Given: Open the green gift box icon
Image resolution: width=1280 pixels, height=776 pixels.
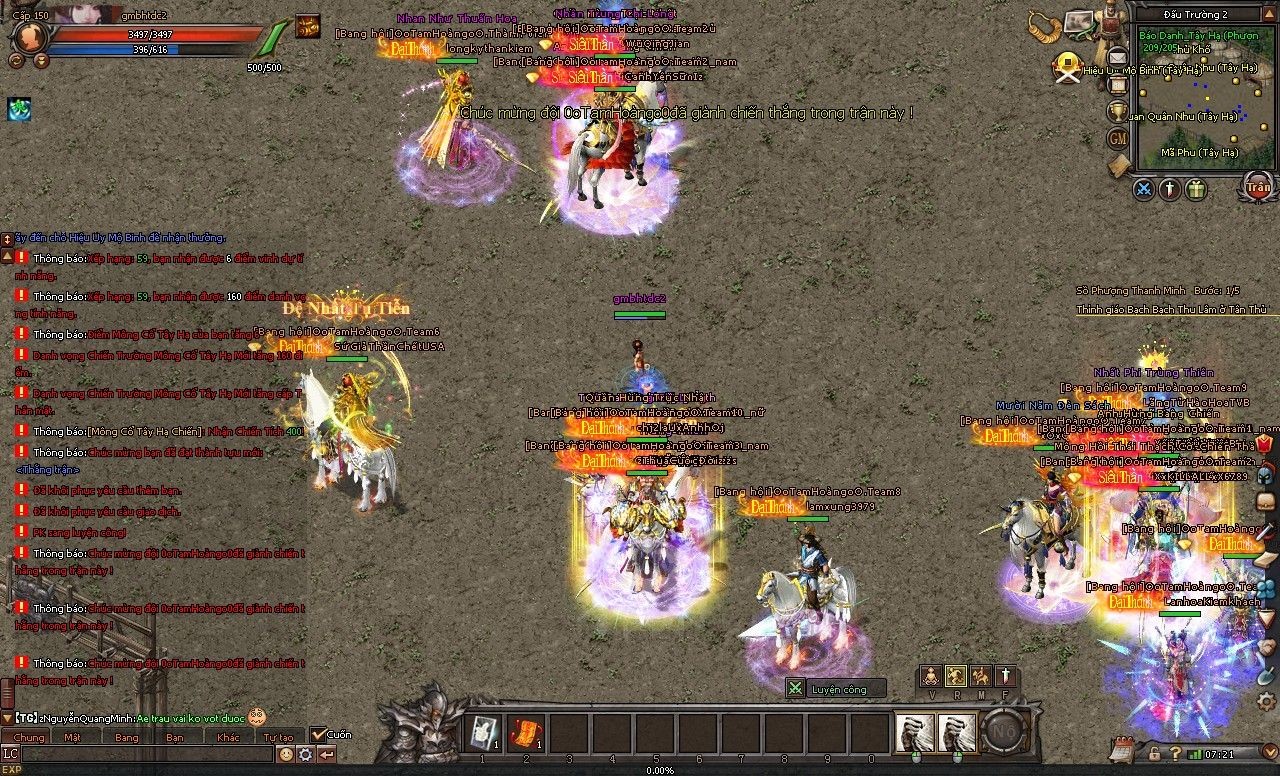Looking at the screenshot, I should point(1196,189).
